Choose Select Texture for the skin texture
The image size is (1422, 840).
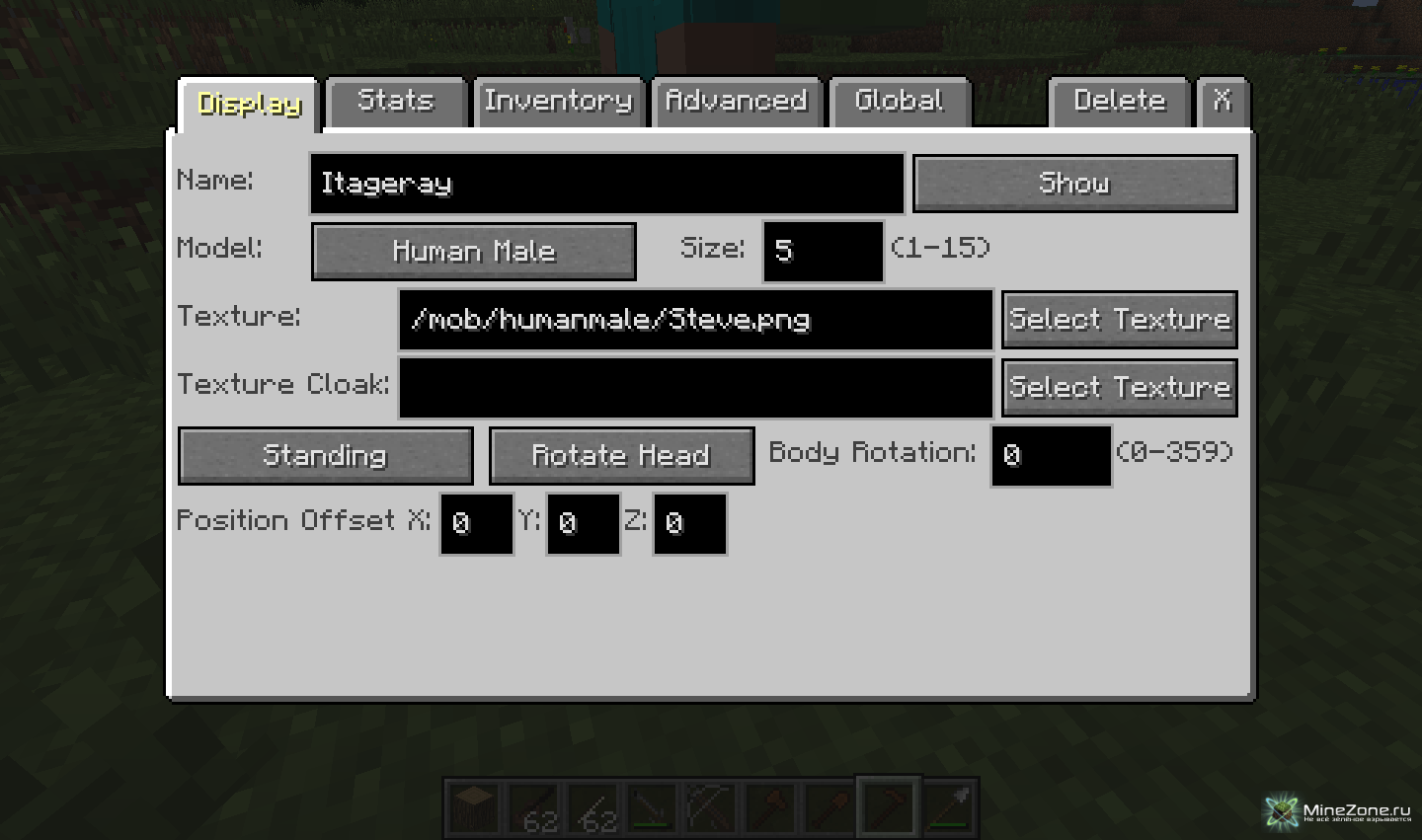point(1120,320)
